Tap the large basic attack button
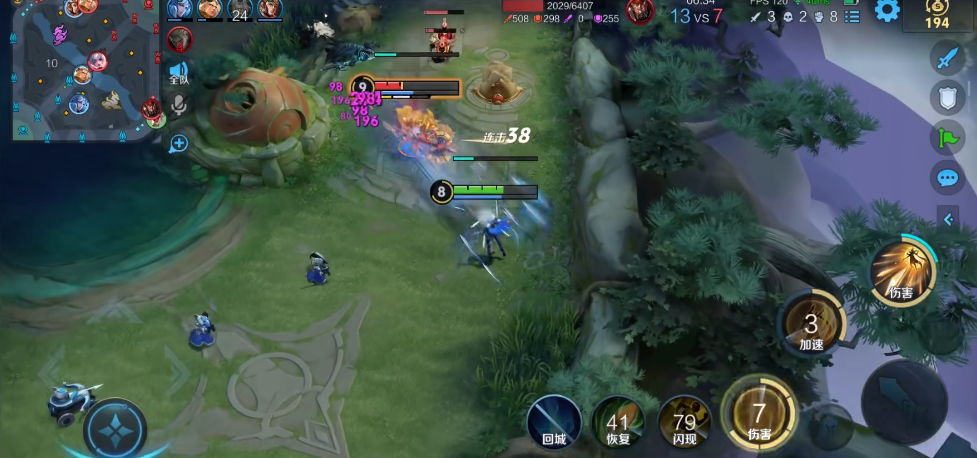Screen dimensions: 977x458 coord(903,400)
